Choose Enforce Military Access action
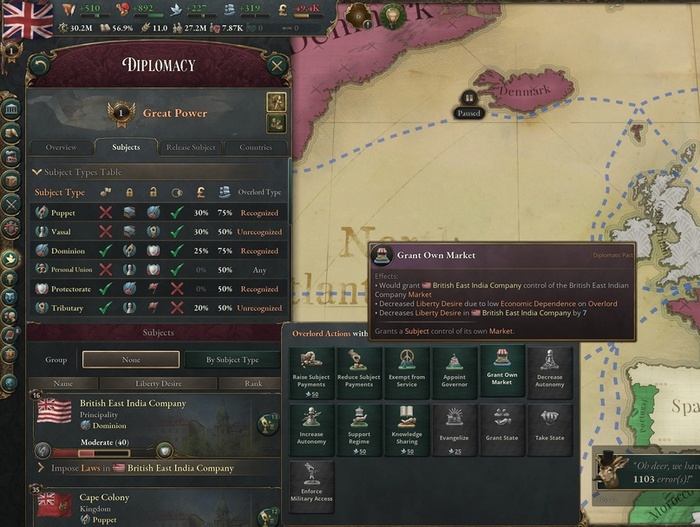The height and width of the screenshot is (527, 700). click(x=311, y=487)
